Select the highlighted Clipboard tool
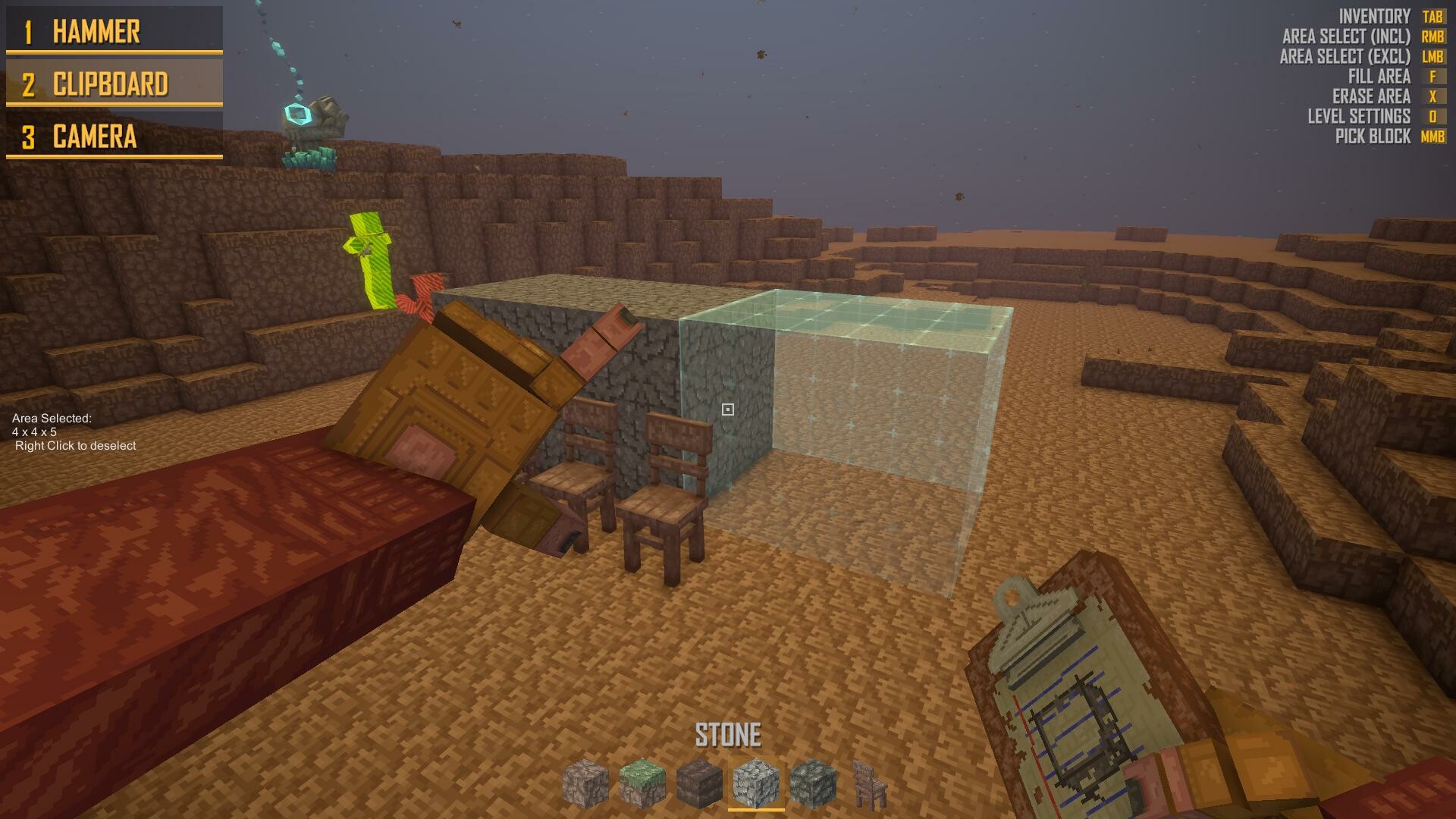Viewport: 1456px width, 819px height. pos(111,84)
